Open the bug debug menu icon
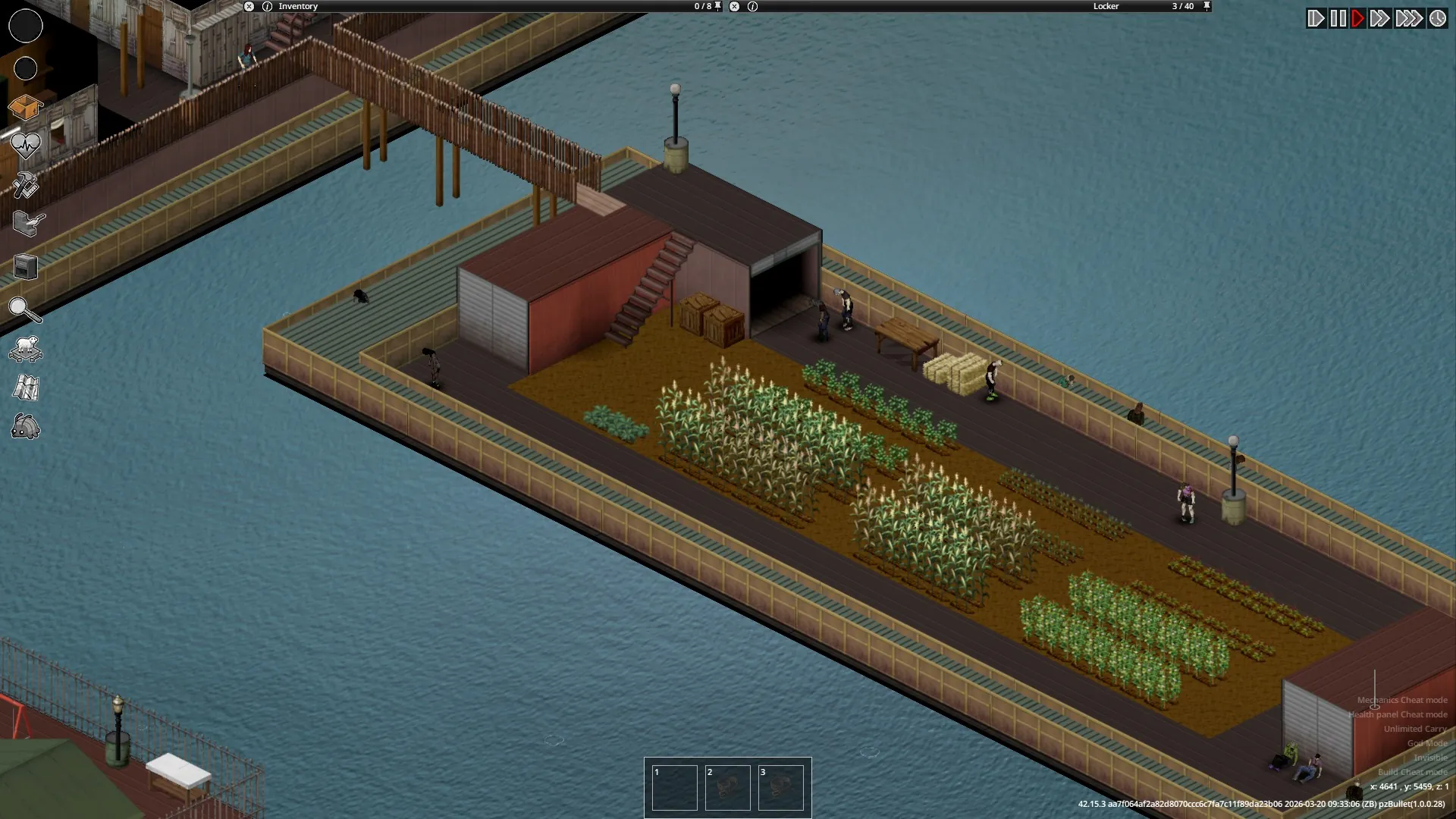This screenshot has width=1456, height=819. pos(26,427)
